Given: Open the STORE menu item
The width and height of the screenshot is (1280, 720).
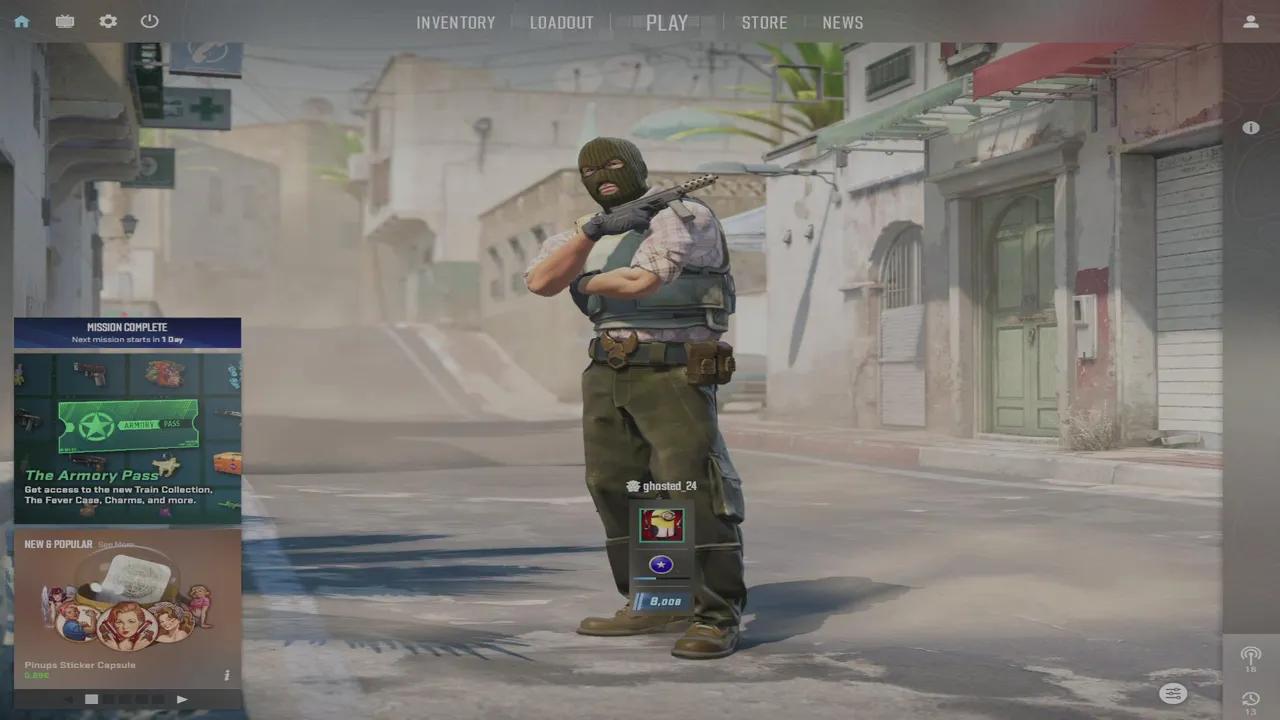Looking at the screenshot, I should point(764,22).
